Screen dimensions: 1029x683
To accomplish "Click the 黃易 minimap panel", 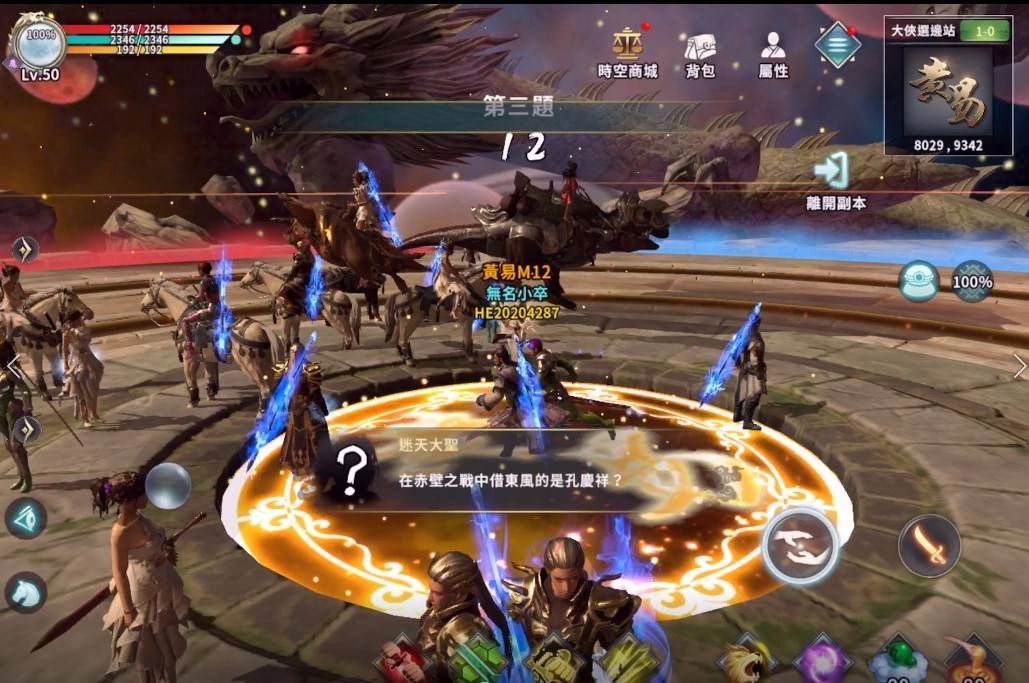I will (x=946, y=97).
